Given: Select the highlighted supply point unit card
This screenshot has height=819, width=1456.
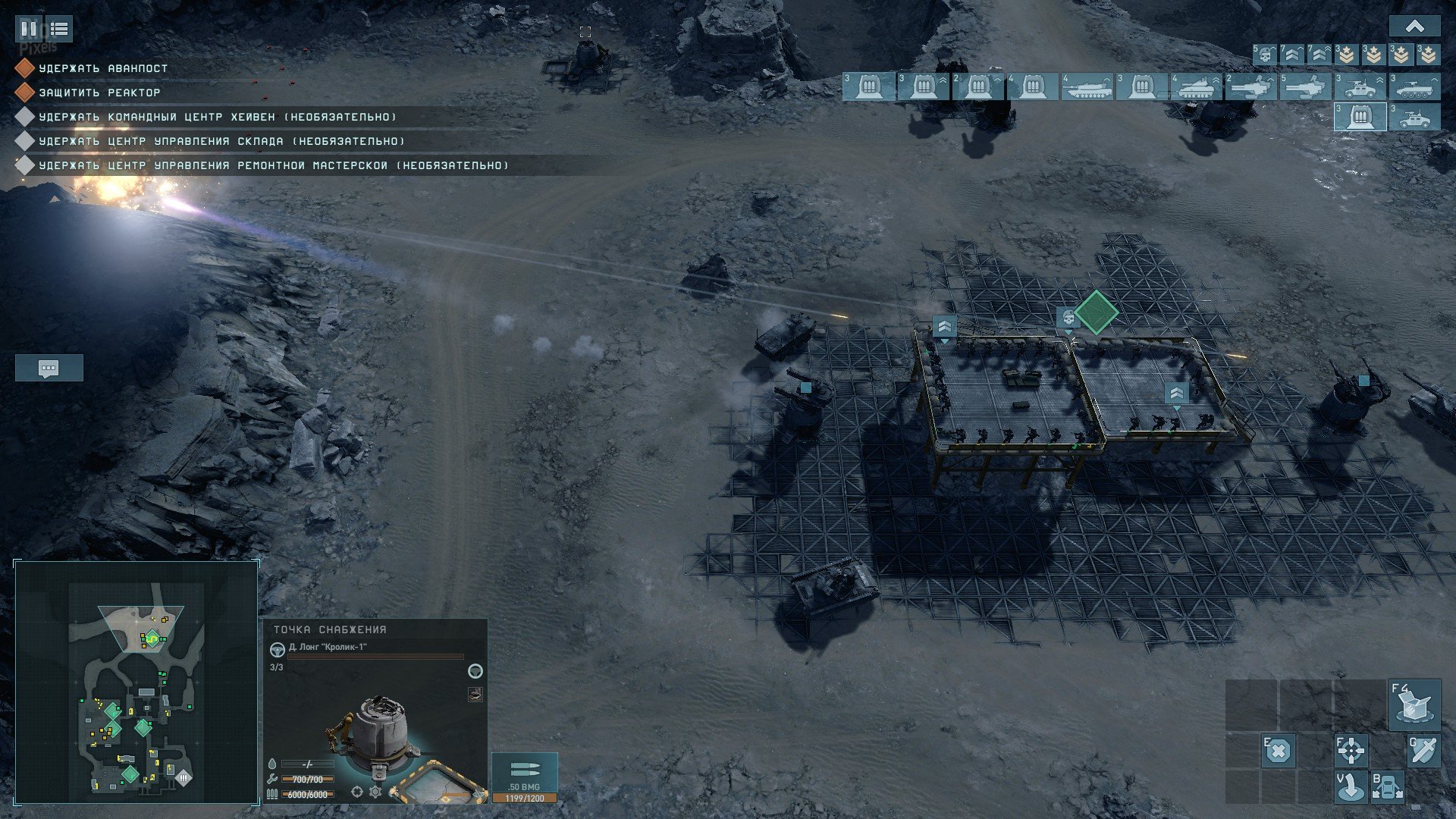Looking at the screenshot, I should 1360,117.
